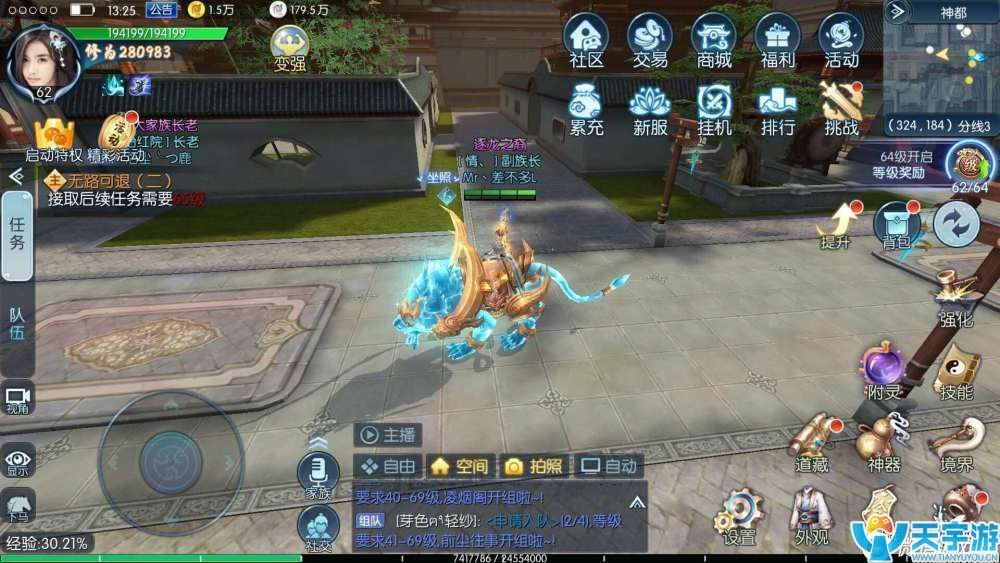Image resolution: width=1000 pixels, height=563 pixels.
Task: Open the 累充 recharge rewards
Action: point(587,107)
